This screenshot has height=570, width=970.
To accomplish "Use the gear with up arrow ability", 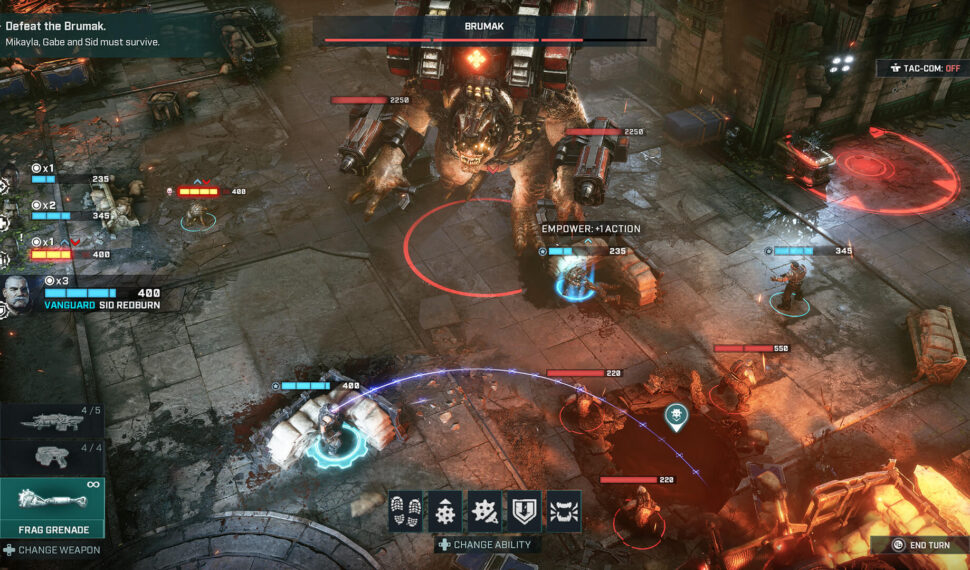I will pyautogui.click(x=445, y=510).
